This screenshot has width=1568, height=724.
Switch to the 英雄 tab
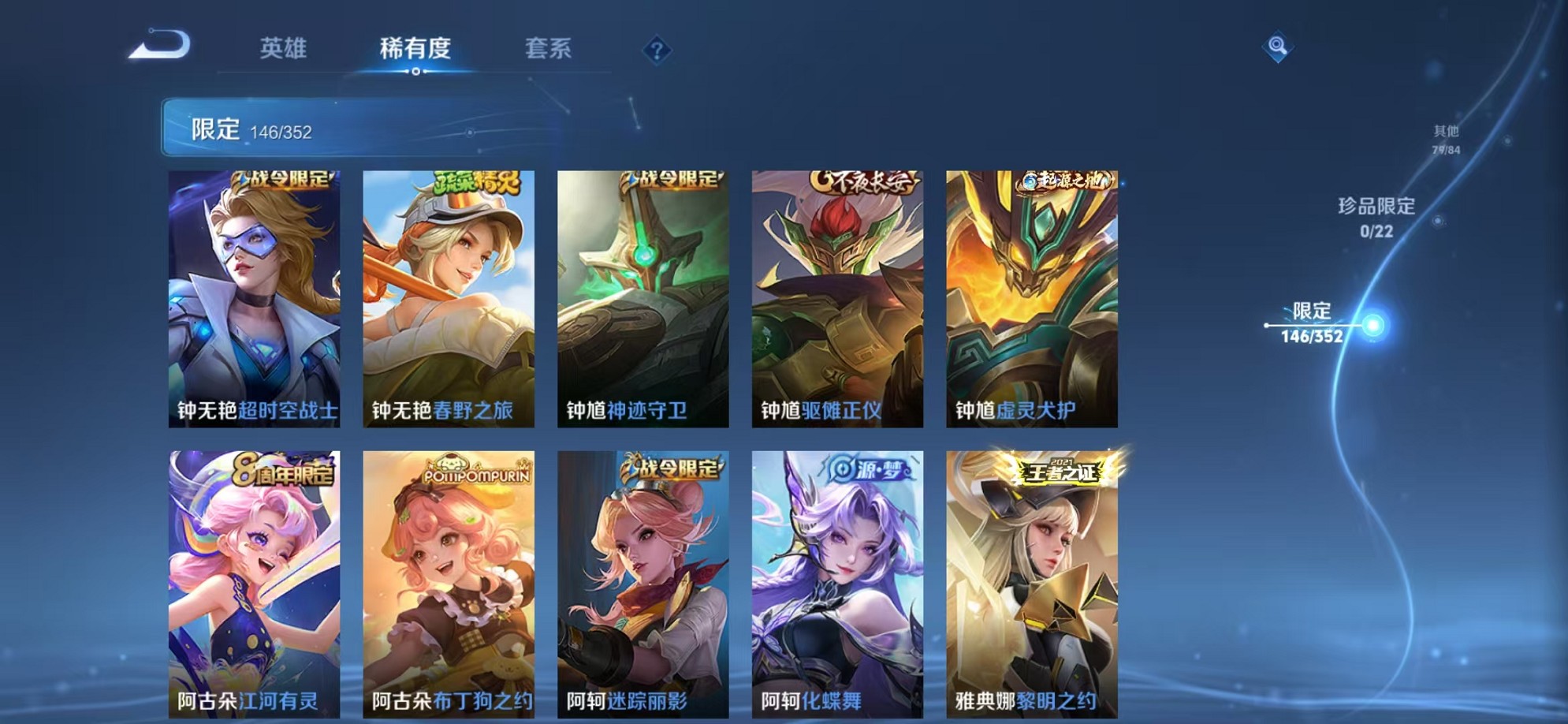pyautogui.click(x=284, y=49)
